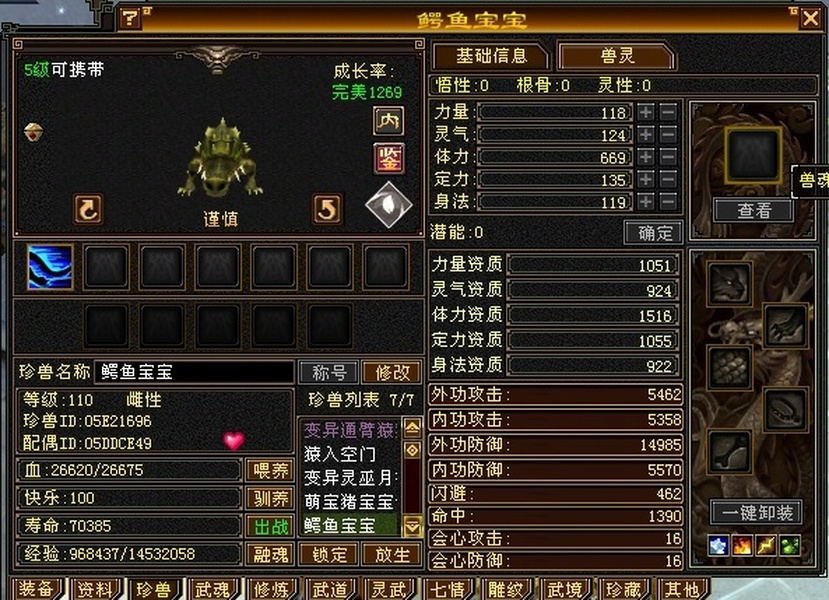Click the 查看 button
829x600 pixels.
[x=753, y=210]
